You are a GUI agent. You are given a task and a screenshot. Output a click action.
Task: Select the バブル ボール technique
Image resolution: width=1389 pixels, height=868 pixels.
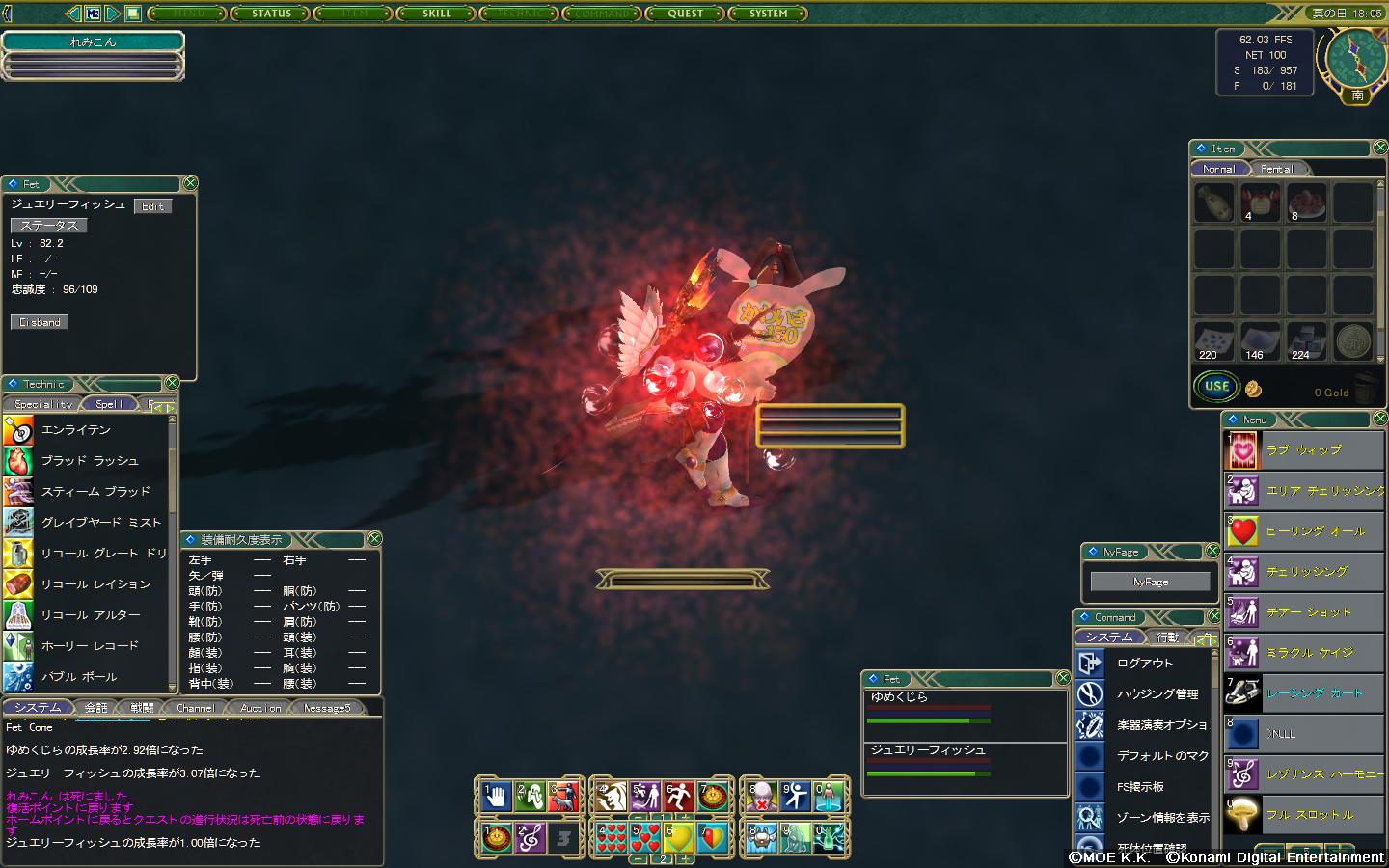[79, 677]
